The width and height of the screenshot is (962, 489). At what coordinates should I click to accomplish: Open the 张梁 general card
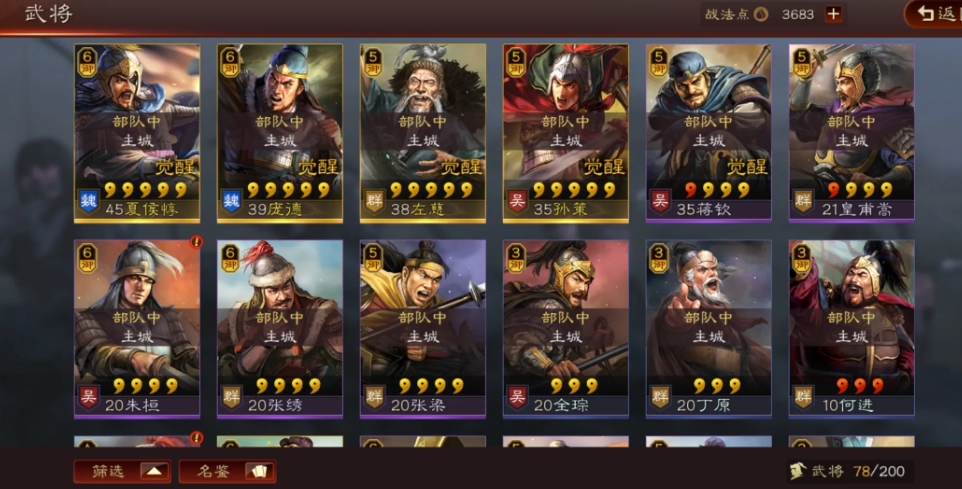[x=423, y=328]
